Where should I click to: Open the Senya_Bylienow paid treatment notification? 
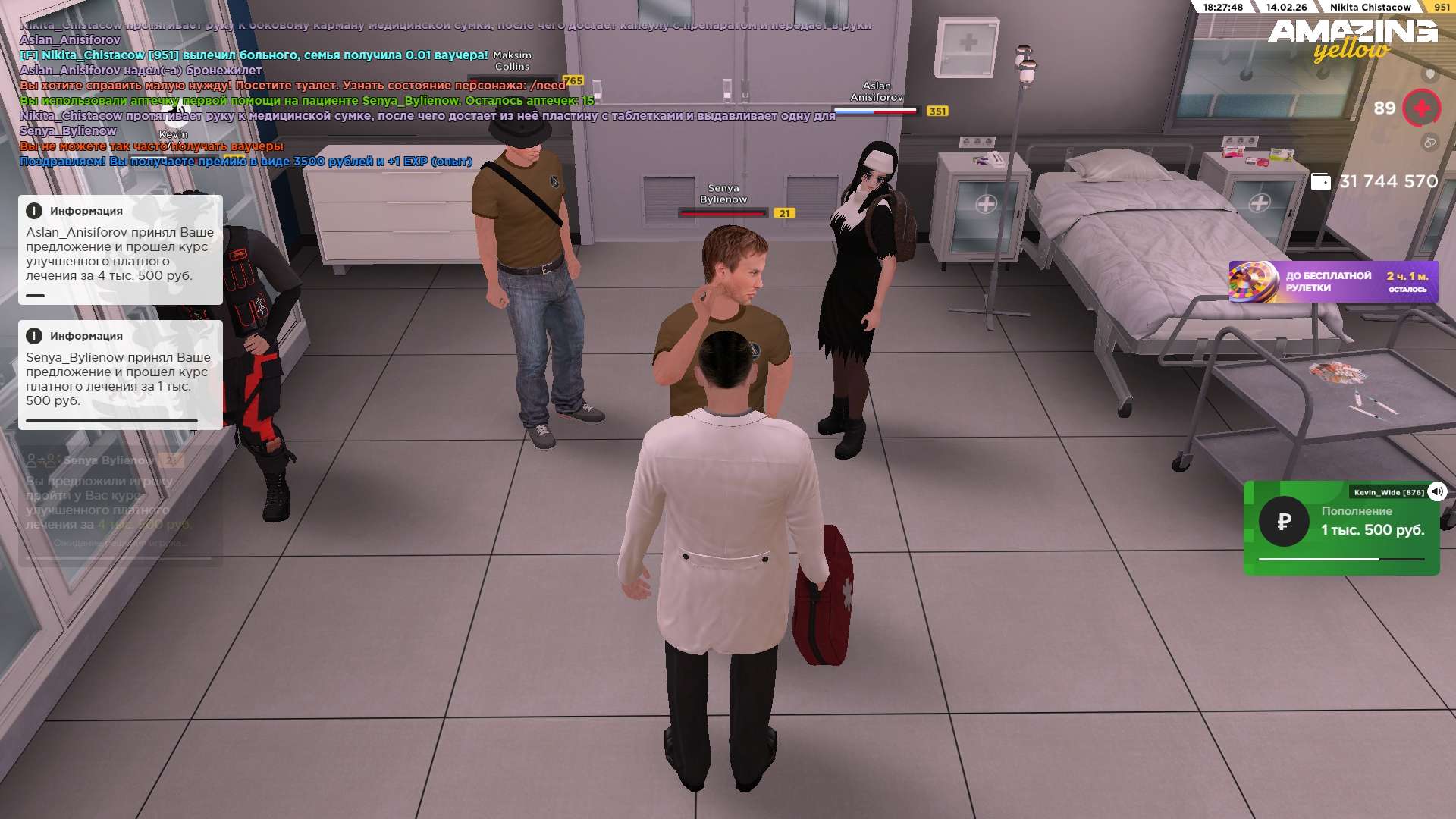point(120,375)
